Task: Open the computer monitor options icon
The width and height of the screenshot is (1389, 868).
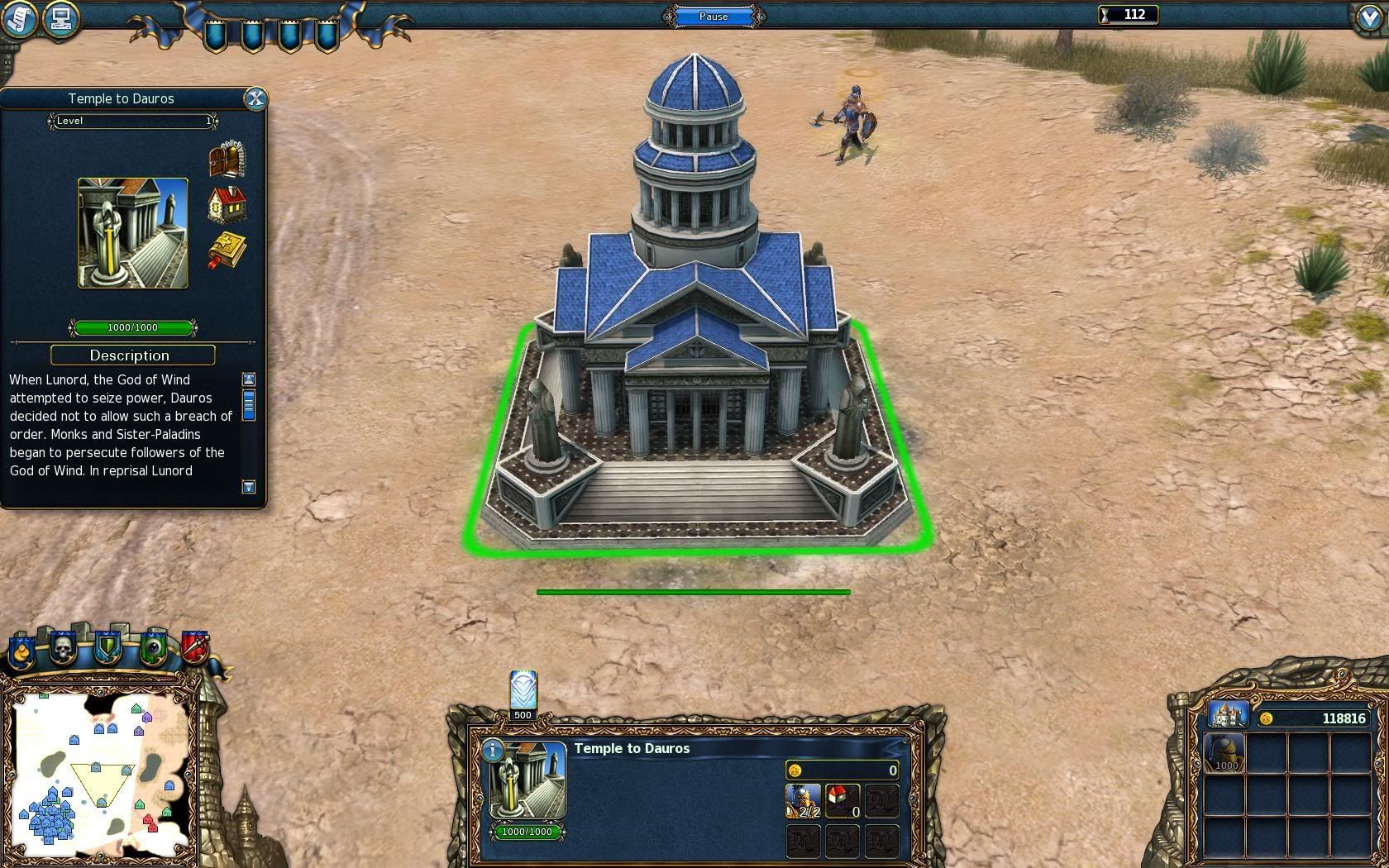Action: 61,18
